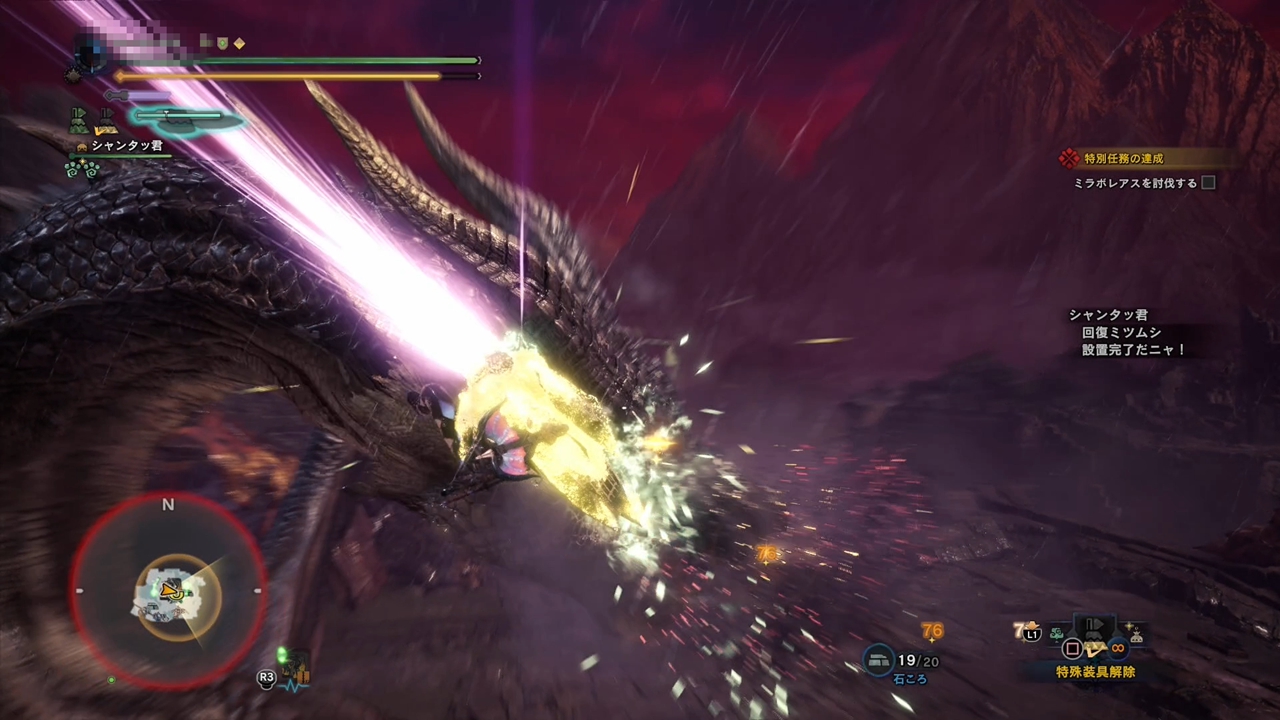Choose the green clover item left of the mantle
Image resolution: width=1280 pixels, height=720 pixels.
1057,634
